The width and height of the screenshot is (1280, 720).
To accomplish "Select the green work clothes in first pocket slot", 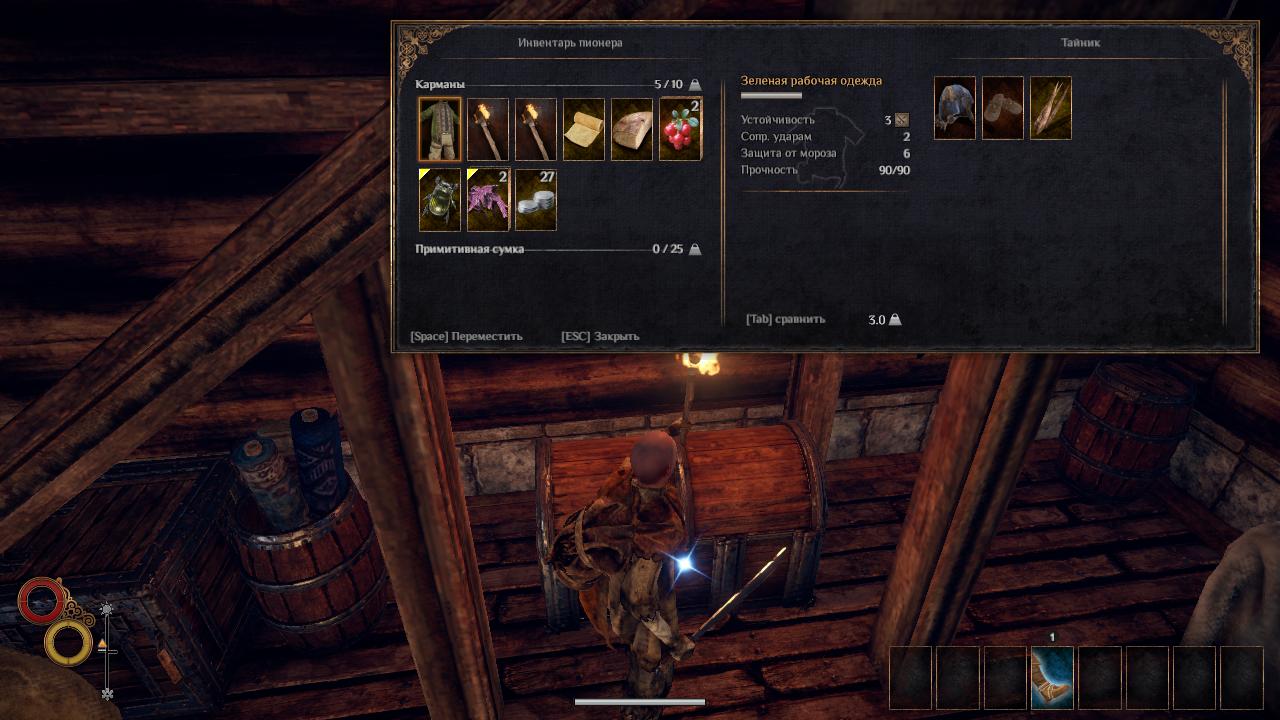I will (x=439, y=128).
